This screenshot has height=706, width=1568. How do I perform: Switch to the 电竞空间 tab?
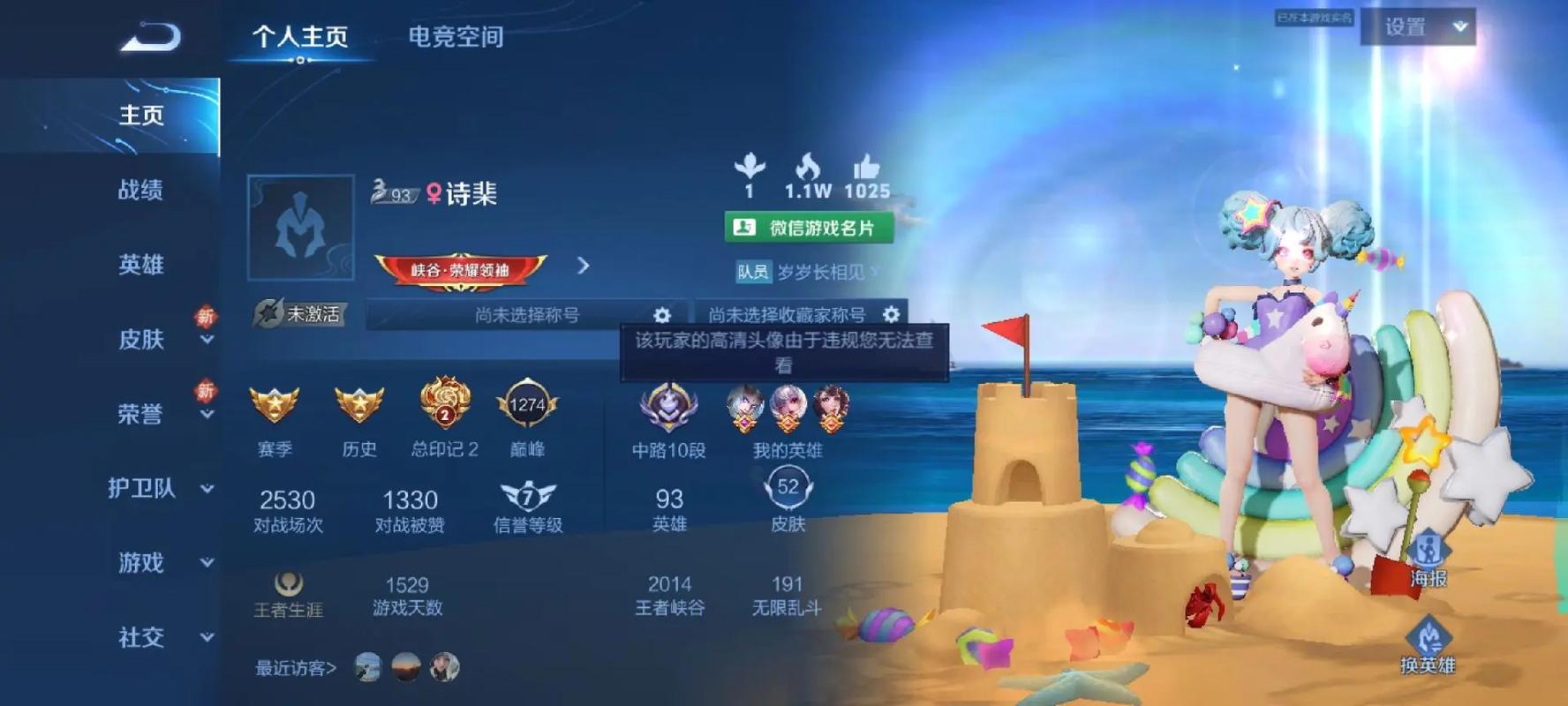click(456, 37)
